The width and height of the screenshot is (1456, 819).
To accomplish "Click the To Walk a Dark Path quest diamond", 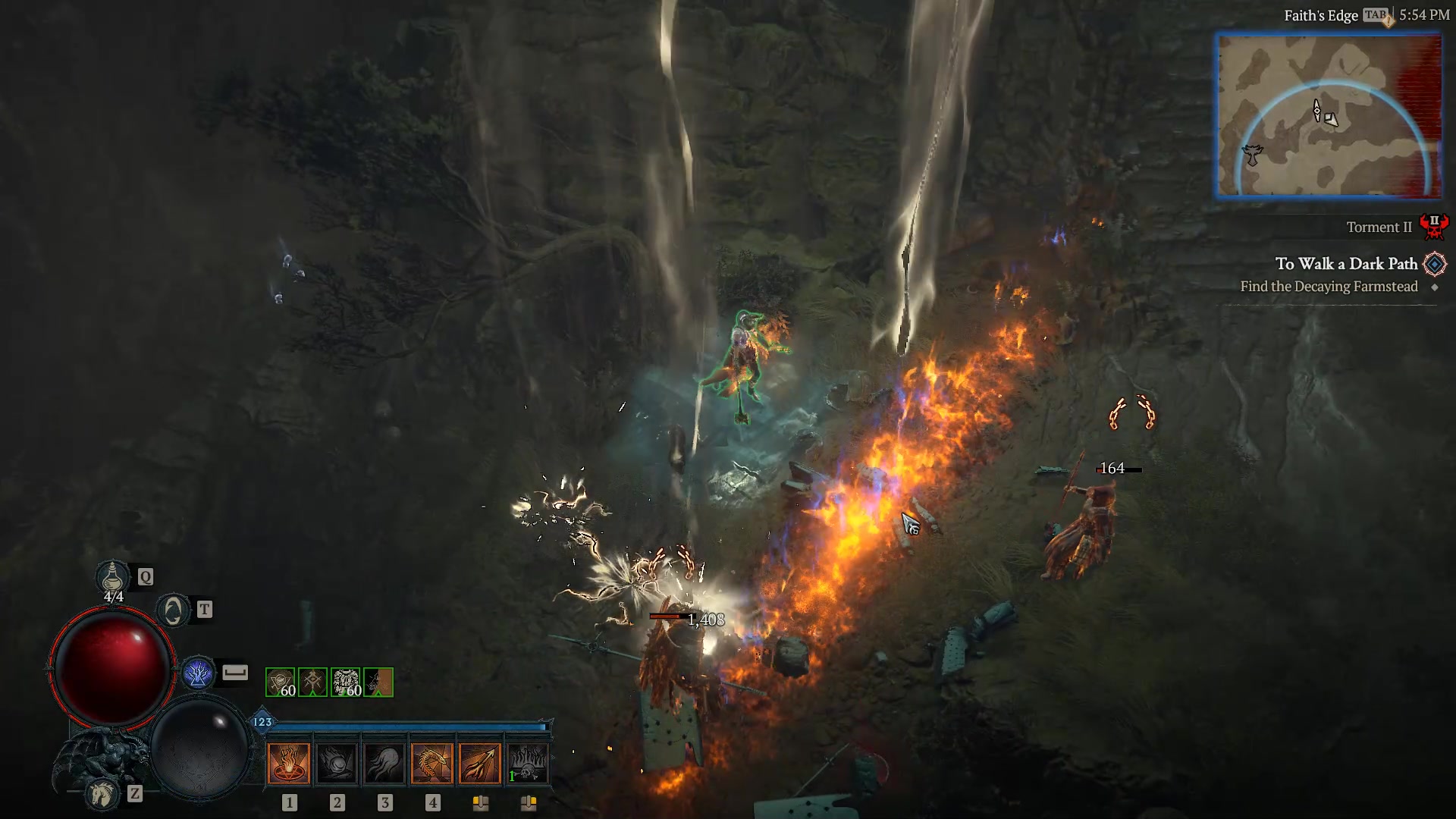I will (x=1434, y=265).
